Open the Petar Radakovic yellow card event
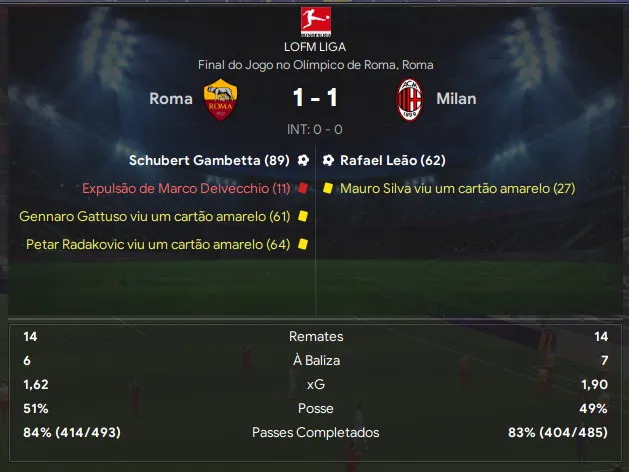629x472 pixels. (158, 244)
